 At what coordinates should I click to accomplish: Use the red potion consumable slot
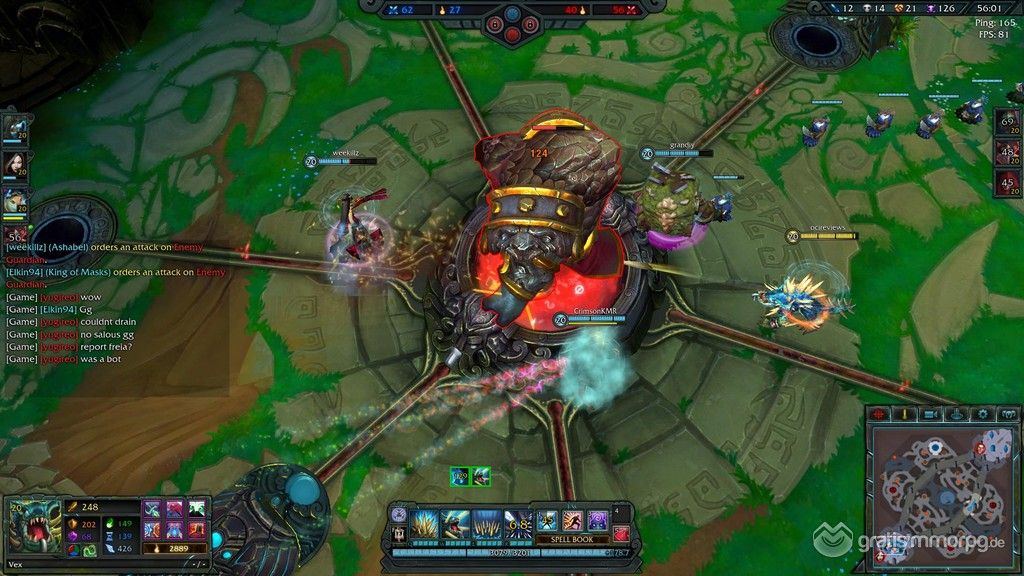pyautogui.click(x=622, y=534)
